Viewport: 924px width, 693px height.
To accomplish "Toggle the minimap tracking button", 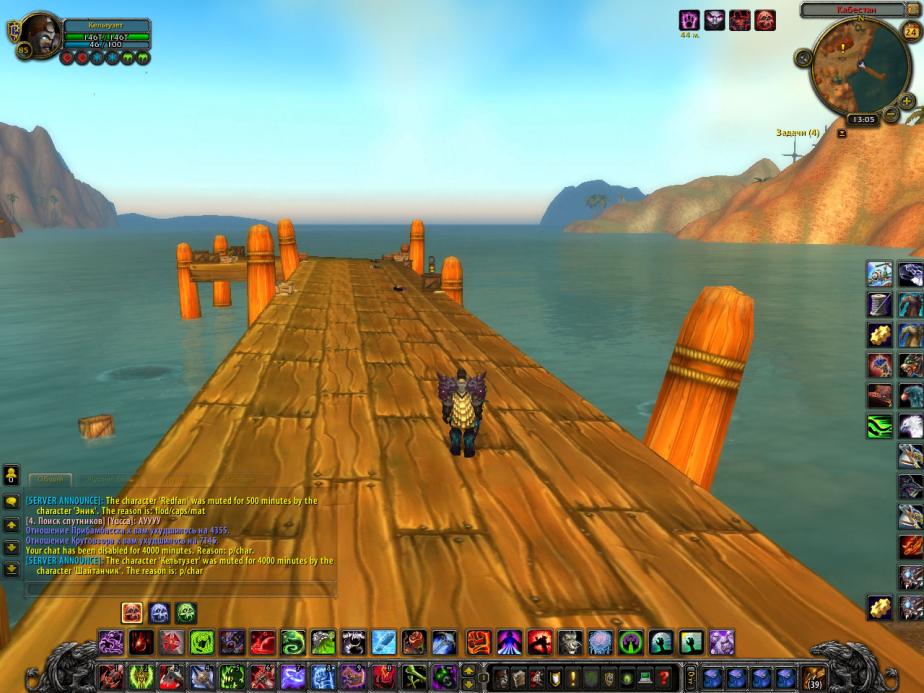I will pos(802,57).
